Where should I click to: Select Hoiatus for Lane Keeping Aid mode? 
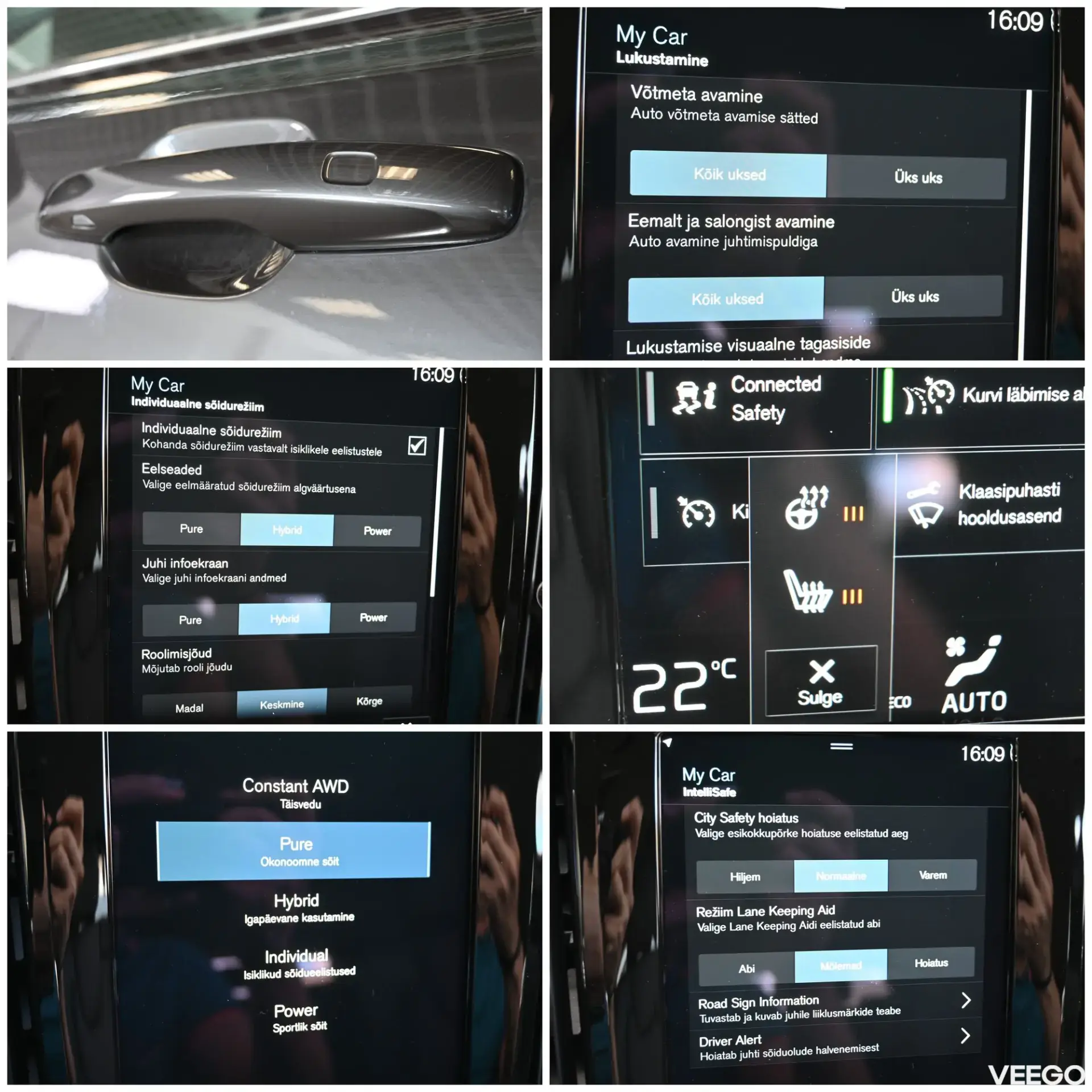coord(930,963)
